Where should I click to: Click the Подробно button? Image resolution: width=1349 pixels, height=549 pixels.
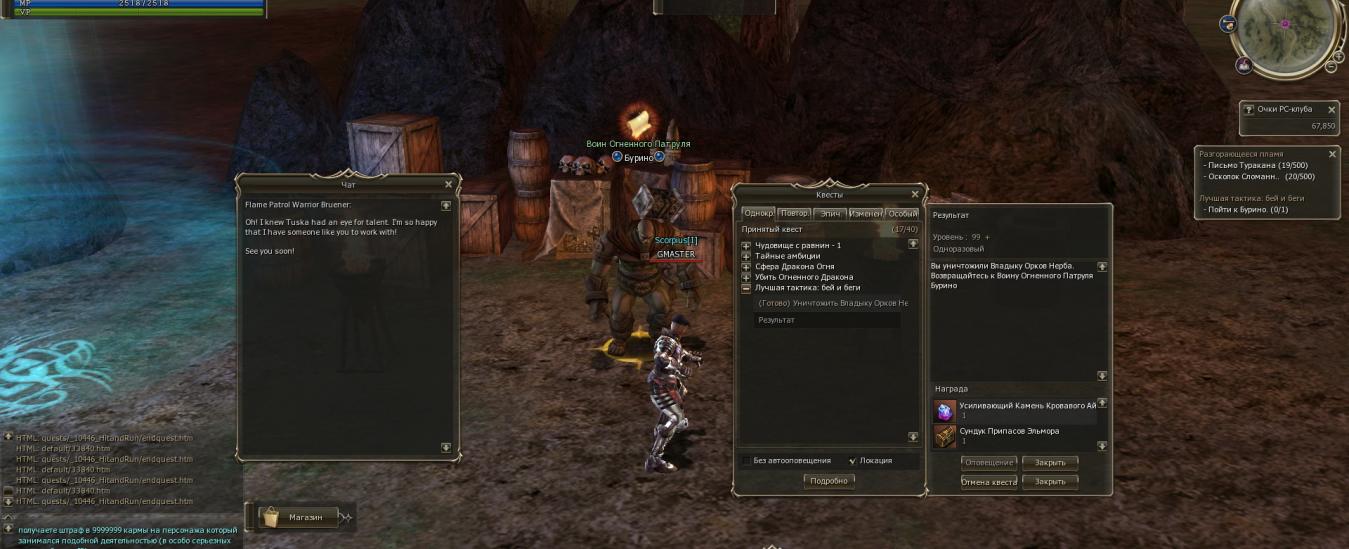coord(829,481)
